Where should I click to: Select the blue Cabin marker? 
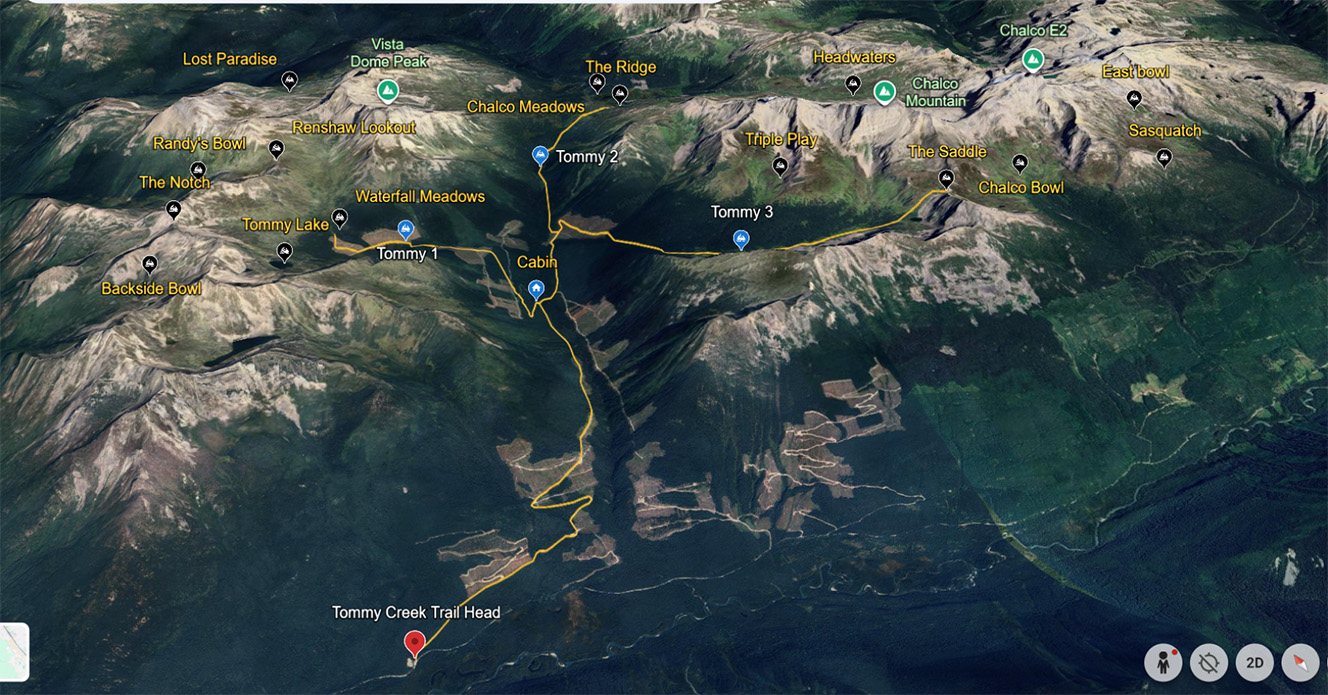click(537, 290)
